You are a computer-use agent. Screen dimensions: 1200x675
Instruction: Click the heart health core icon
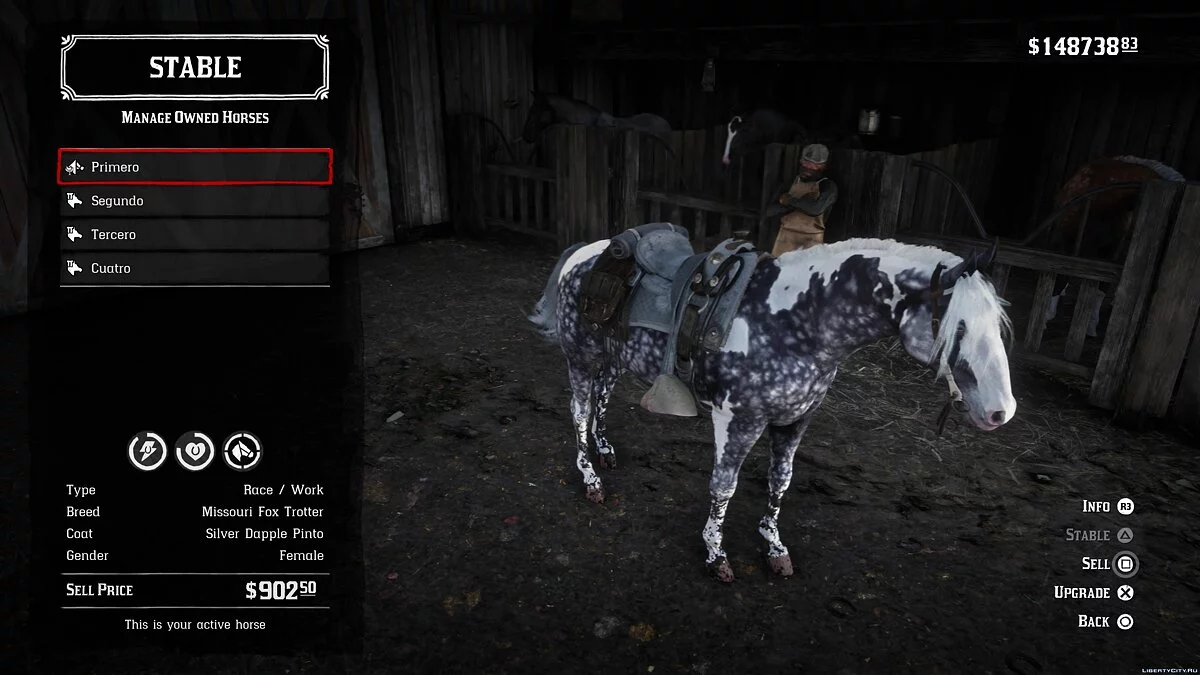tap(195, 452)
